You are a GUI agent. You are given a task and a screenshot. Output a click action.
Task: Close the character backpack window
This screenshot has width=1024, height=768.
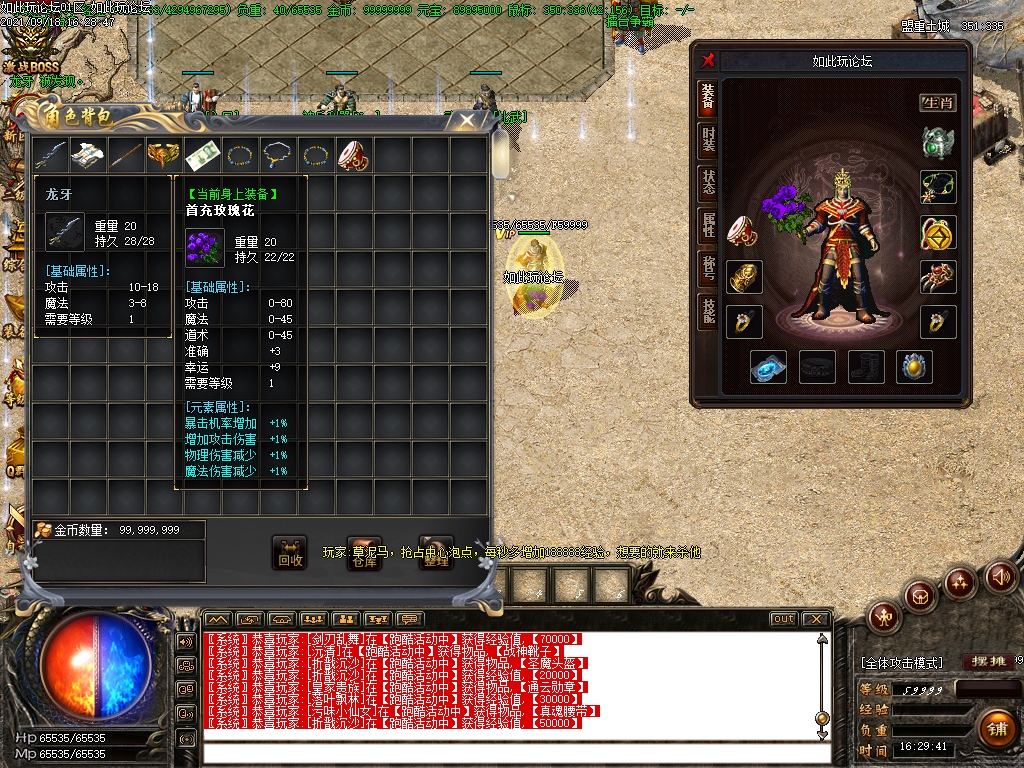467,121
